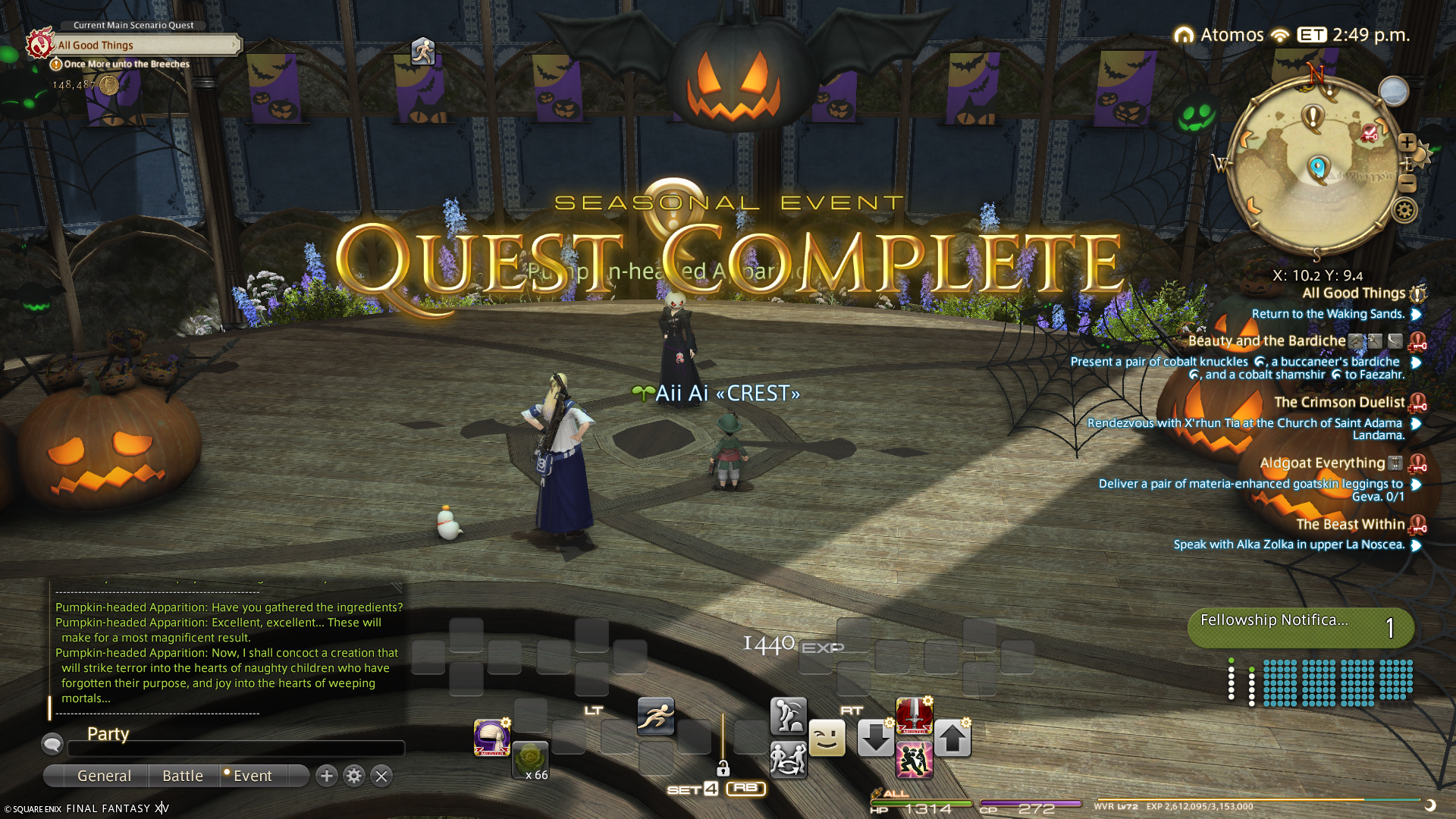Click the Beauty and the Bardiche quest
This screenshot has height=819, width=1456.
1266,341
